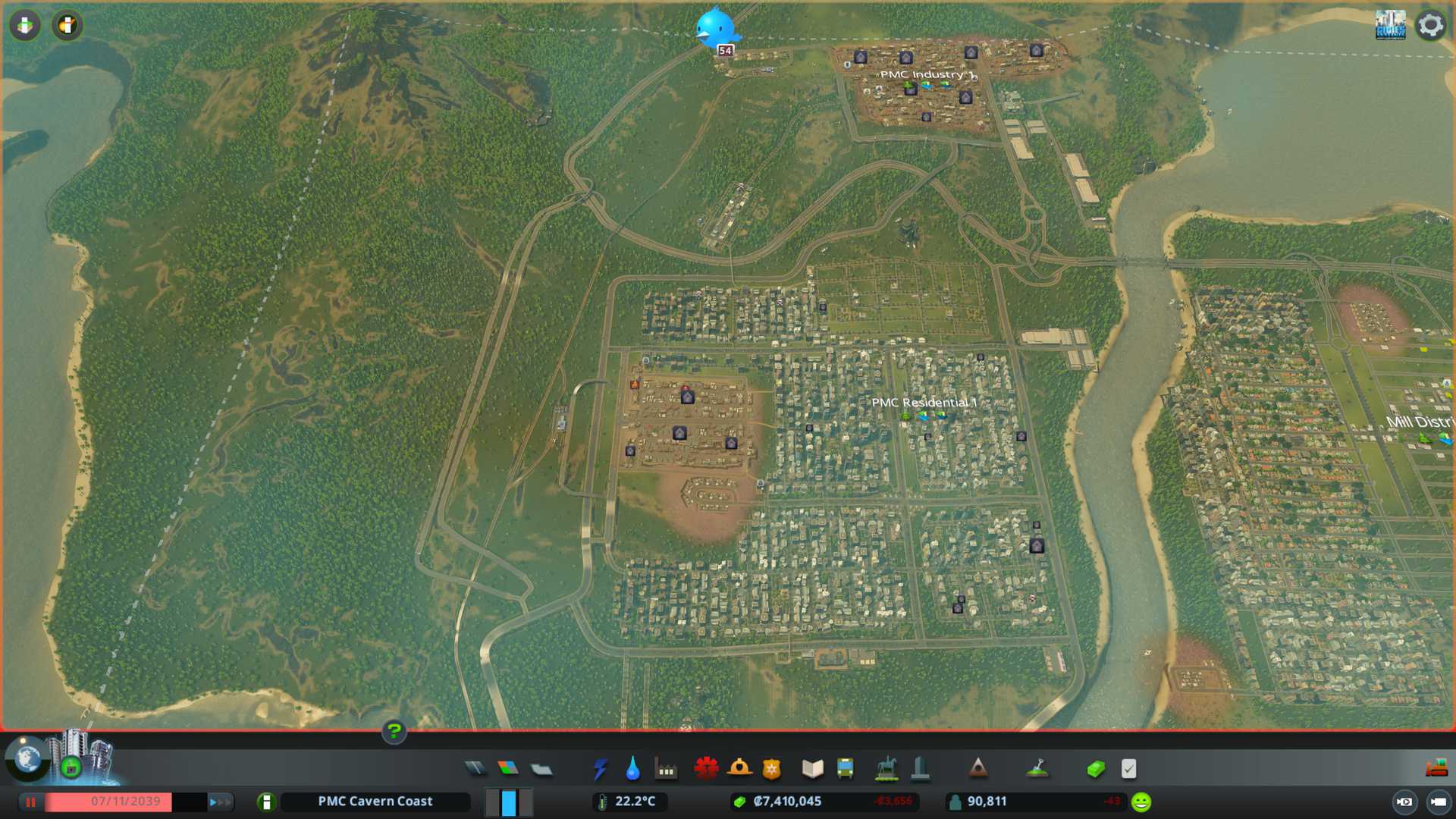The image size is (1456, 819).
Task: Open the Landscaping shovel menu
Action: (1037, 769)
